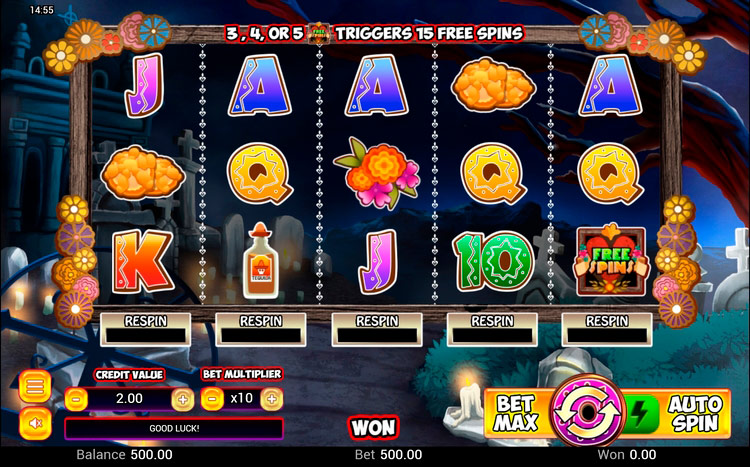Decrease the Credit Value

[78, 398]
